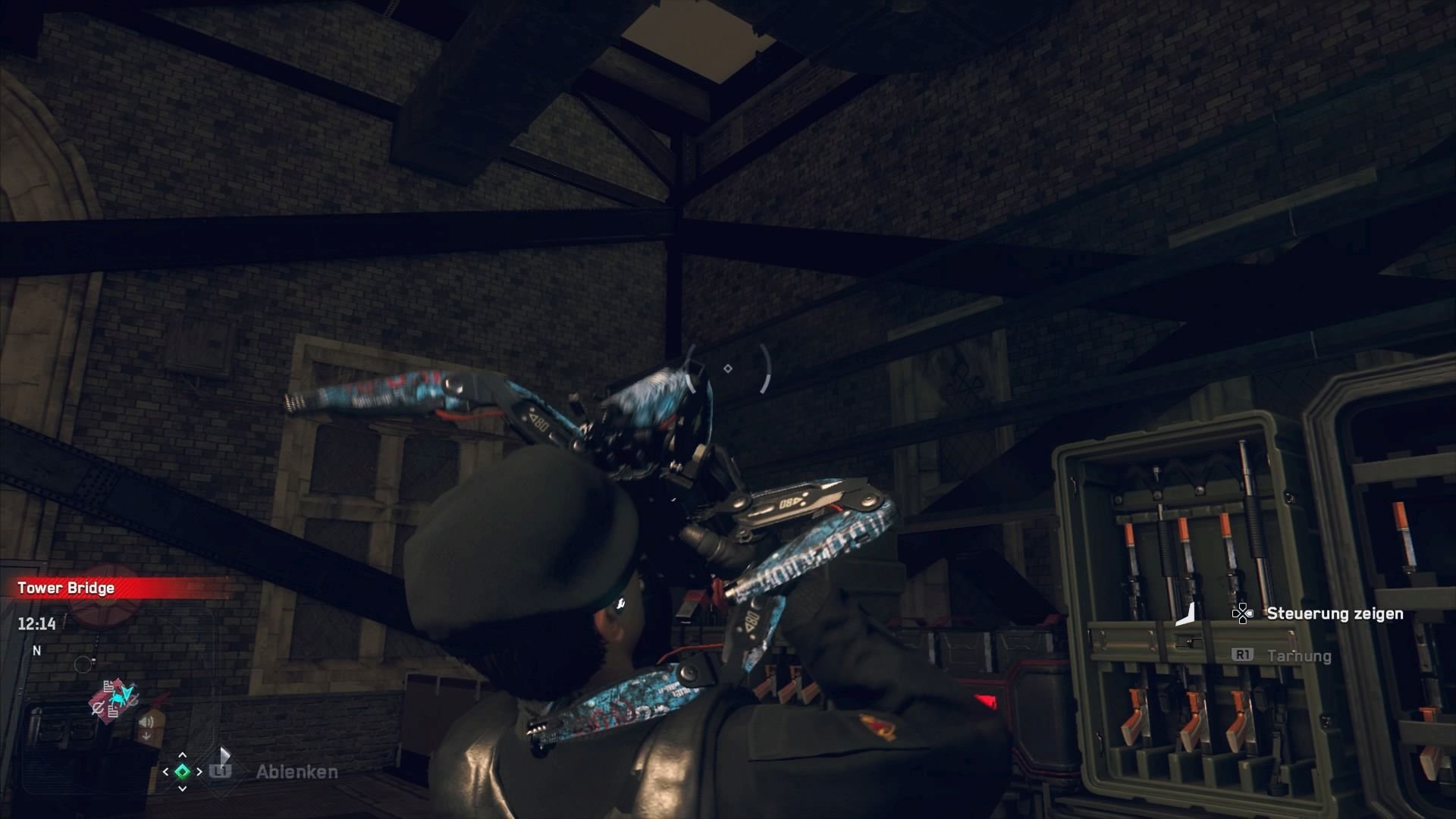1456x819 pixels.
Task: Click the touchpad icon beside Steuerung zeigen
Action: point(1244,614)
